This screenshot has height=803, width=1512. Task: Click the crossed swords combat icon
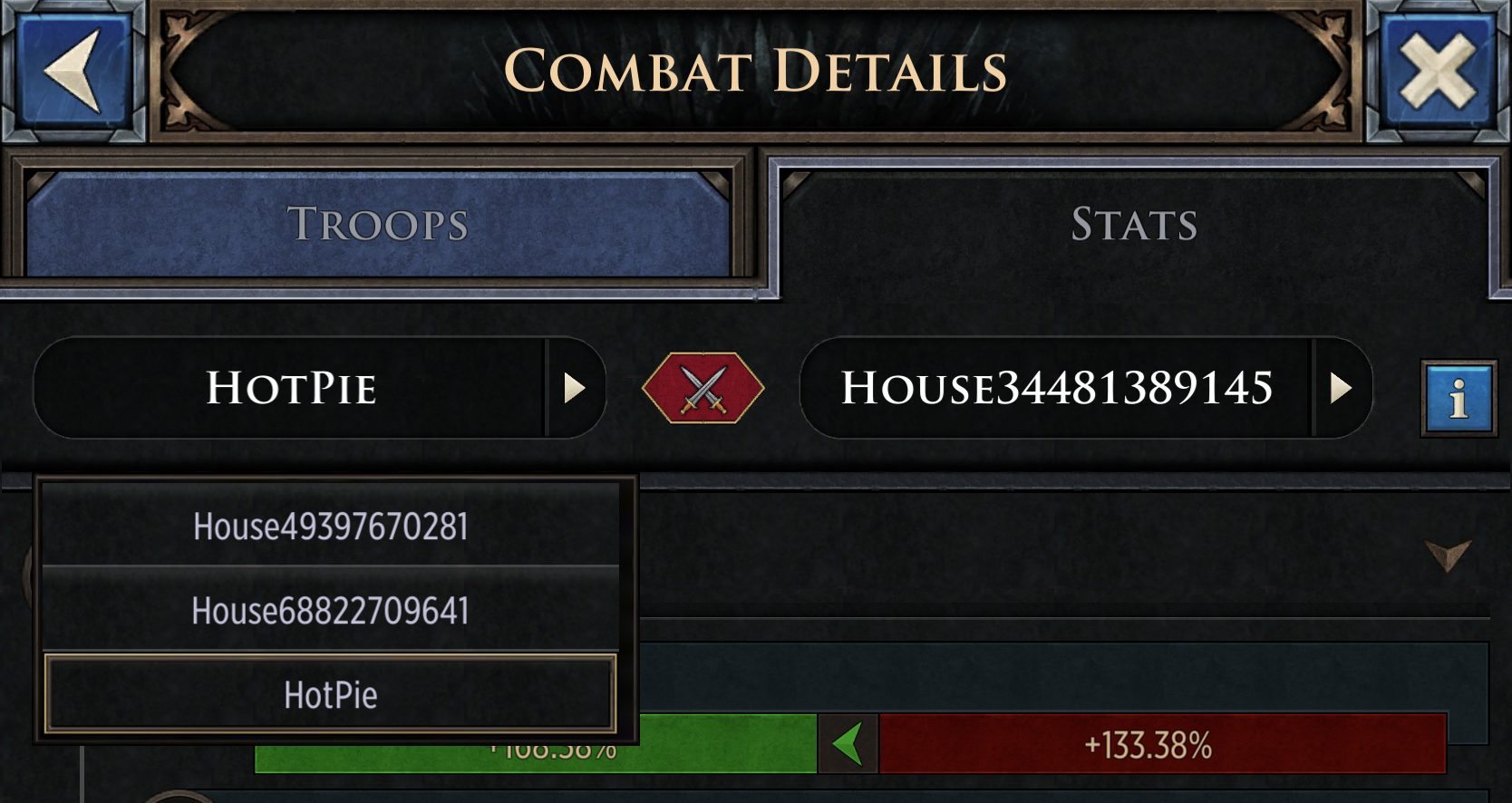tap(703, 388)
